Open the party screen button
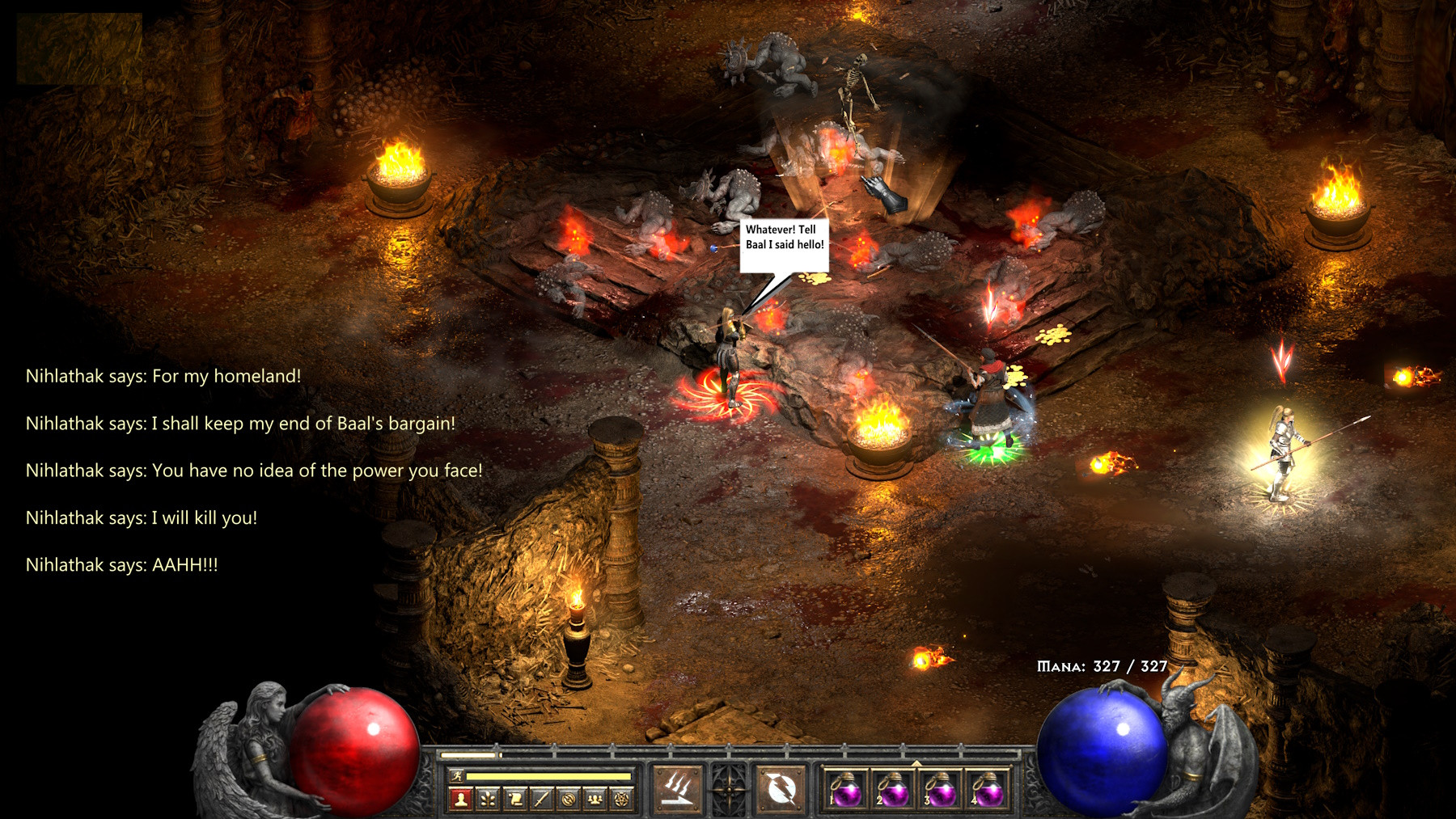The image size is (1456, 819). pos(595,800)
